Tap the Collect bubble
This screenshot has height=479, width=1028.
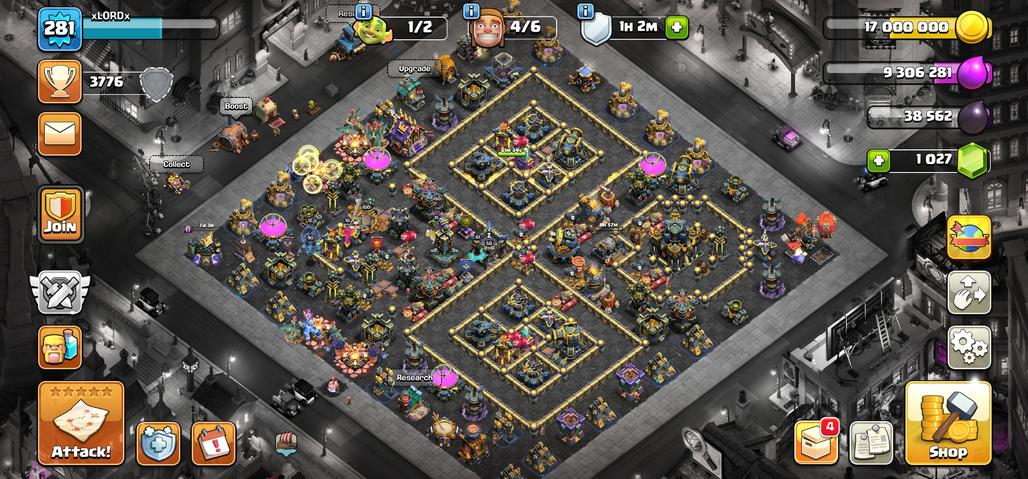176,163
